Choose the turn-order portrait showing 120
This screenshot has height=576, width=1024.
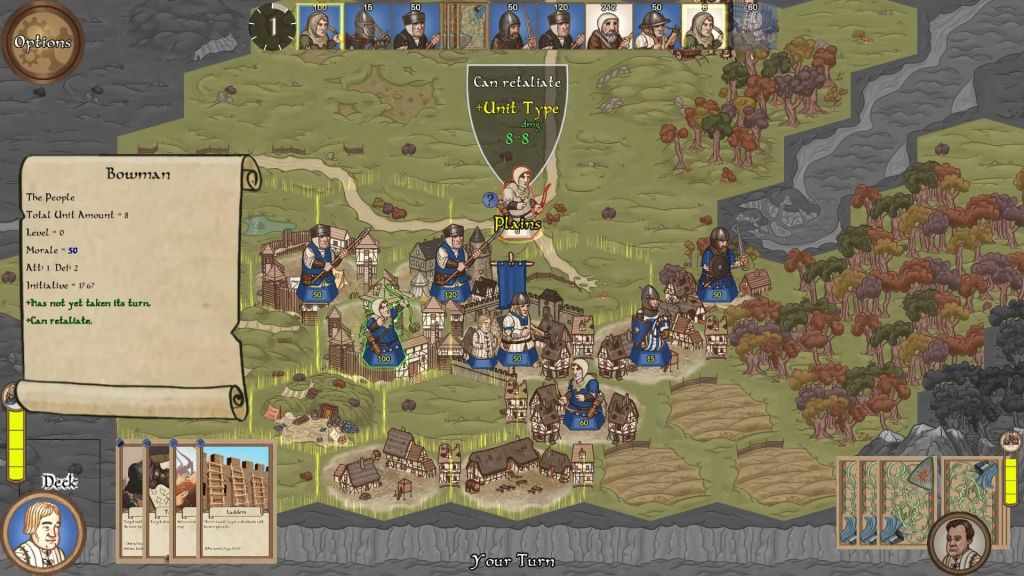pyautogui.click(x=559, y=28)
